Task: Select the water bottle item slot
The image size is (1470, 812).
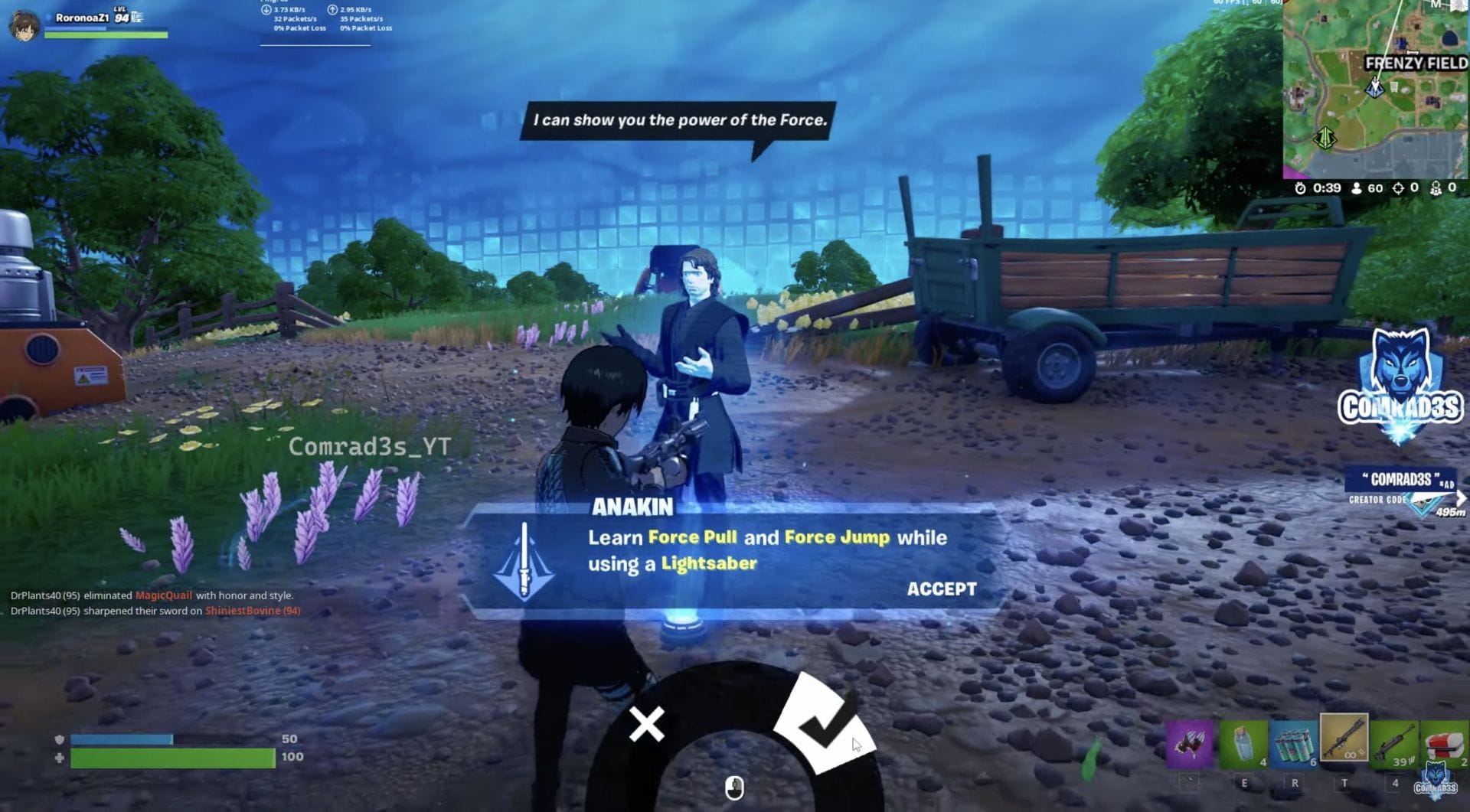Action: (1243, 742)
